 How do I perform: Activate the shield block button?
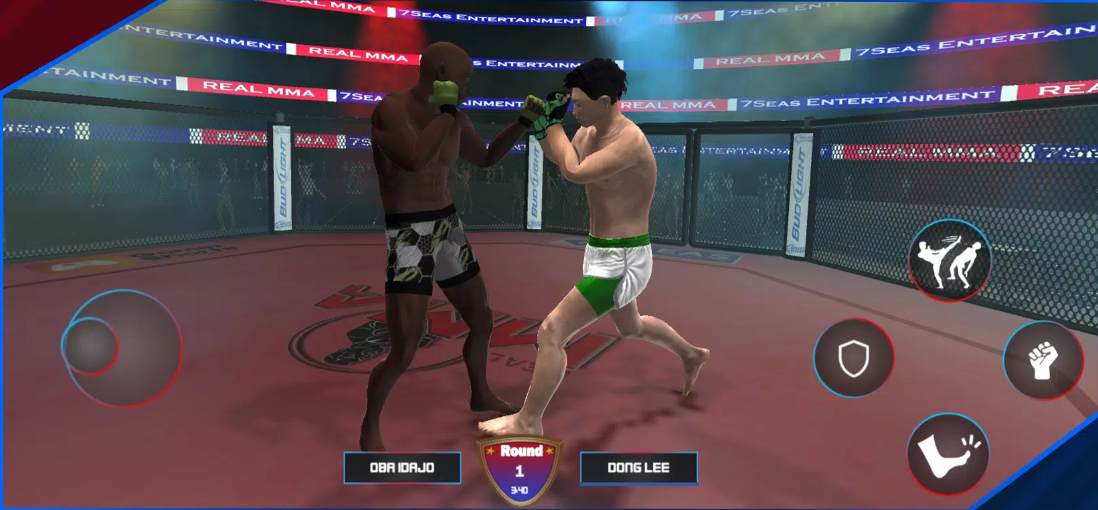pos(853,358)
